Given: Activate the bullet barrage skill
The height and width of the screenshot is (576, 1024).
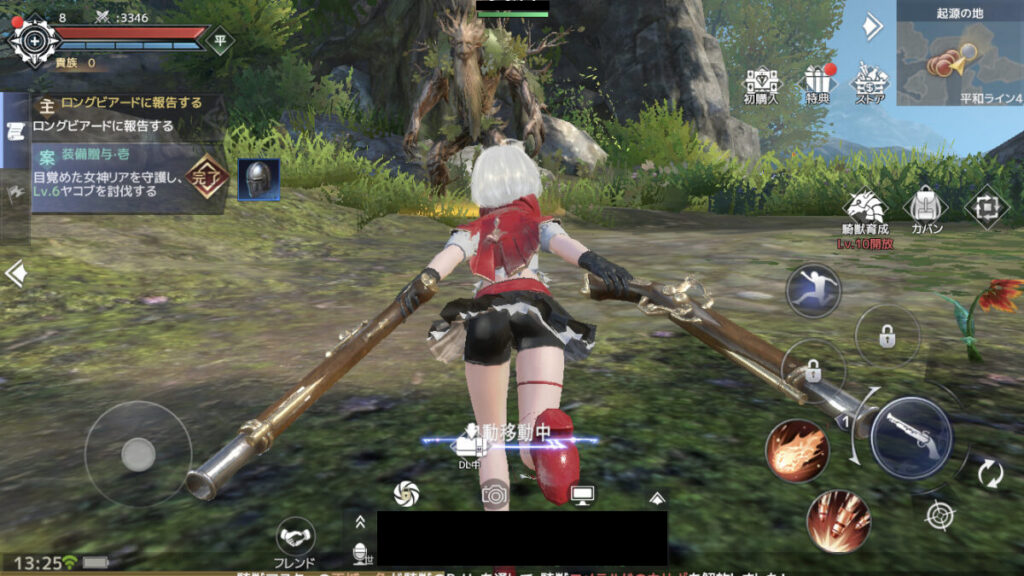Looking at the screenshot, I should click(838, 520).
